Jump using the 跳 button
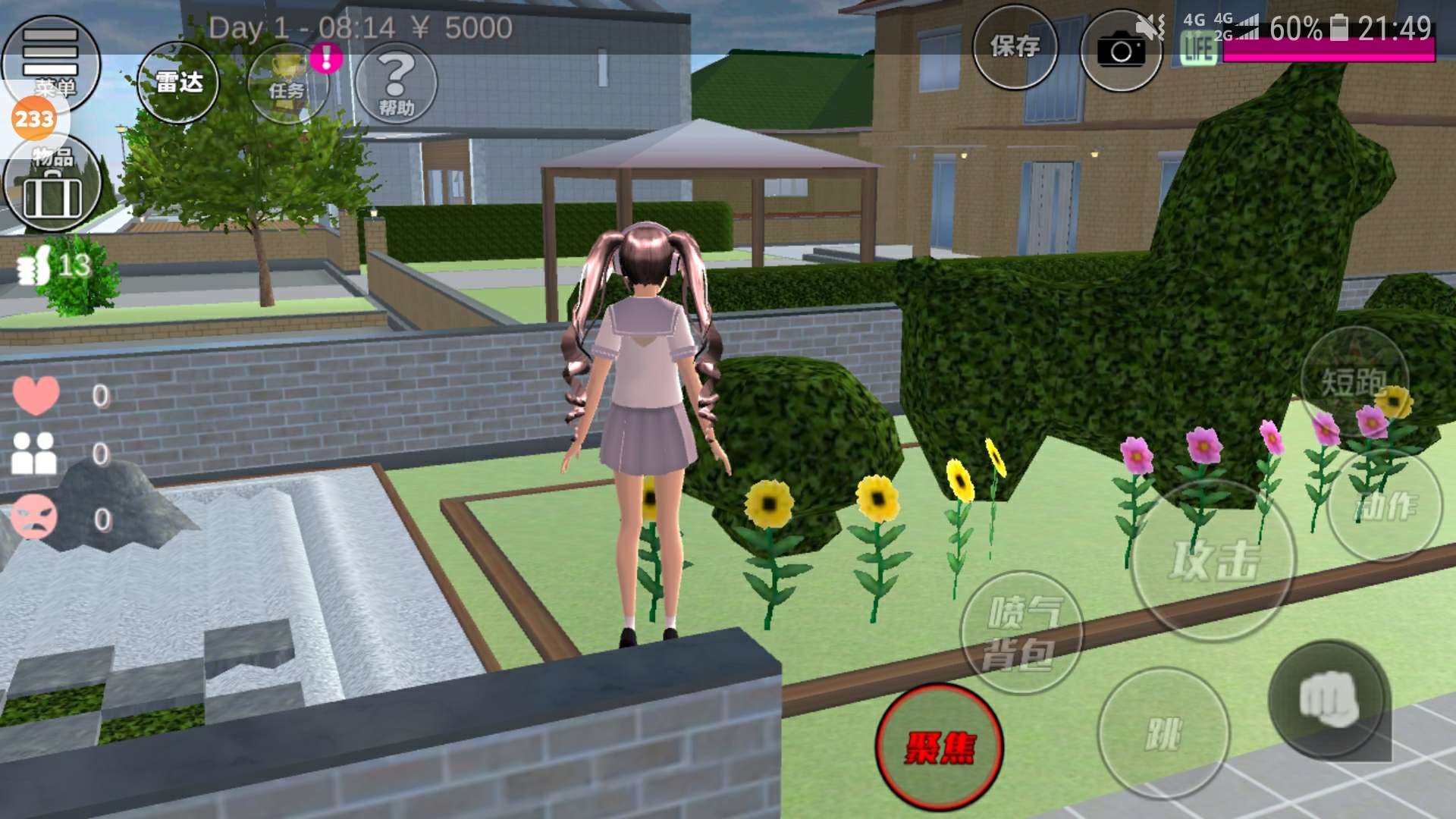The width and height of the screenshot is (1456, 819). click(x=1163, y=733)
